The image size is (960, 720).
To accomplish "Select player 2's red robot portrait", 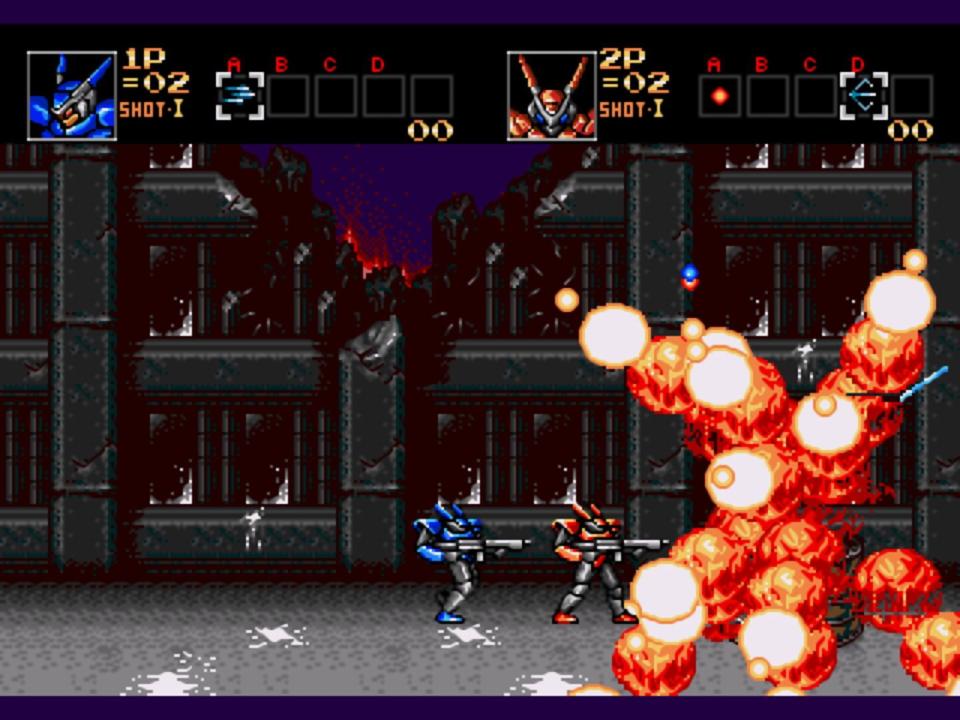I will tap(551, 96).
